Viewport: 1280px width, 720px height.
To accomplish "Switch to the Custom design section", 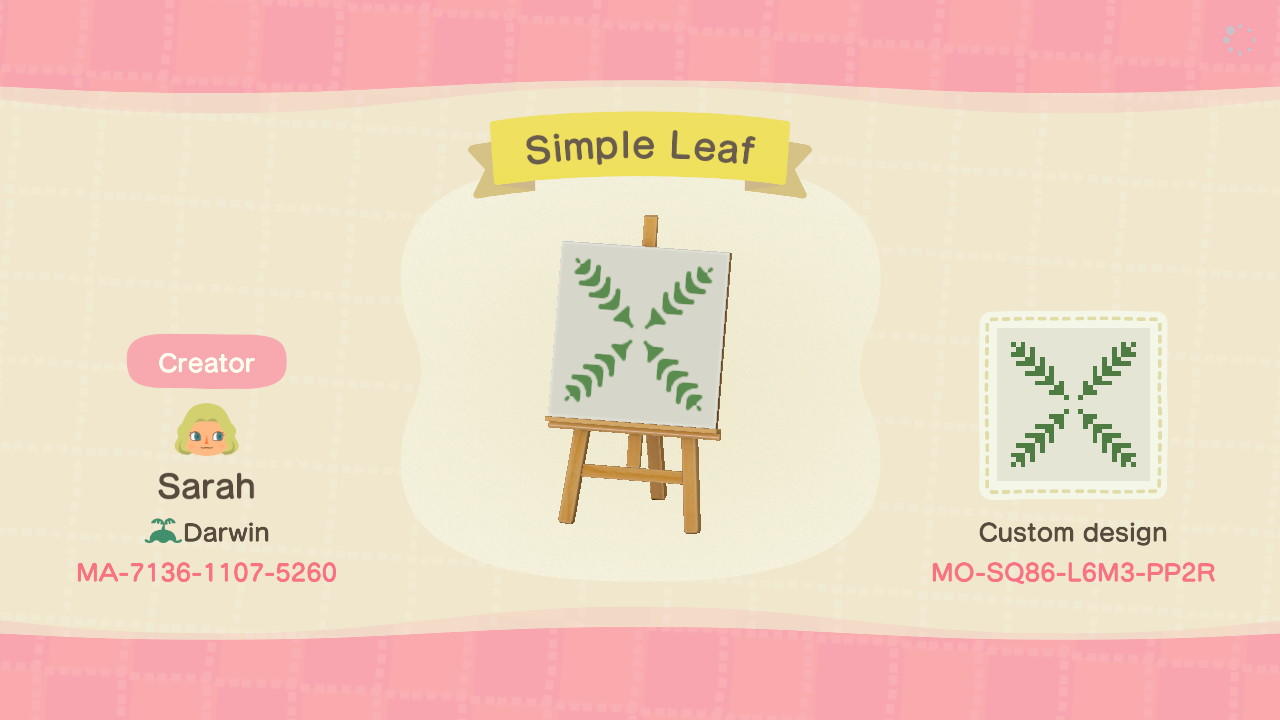I will (1073, 532).
